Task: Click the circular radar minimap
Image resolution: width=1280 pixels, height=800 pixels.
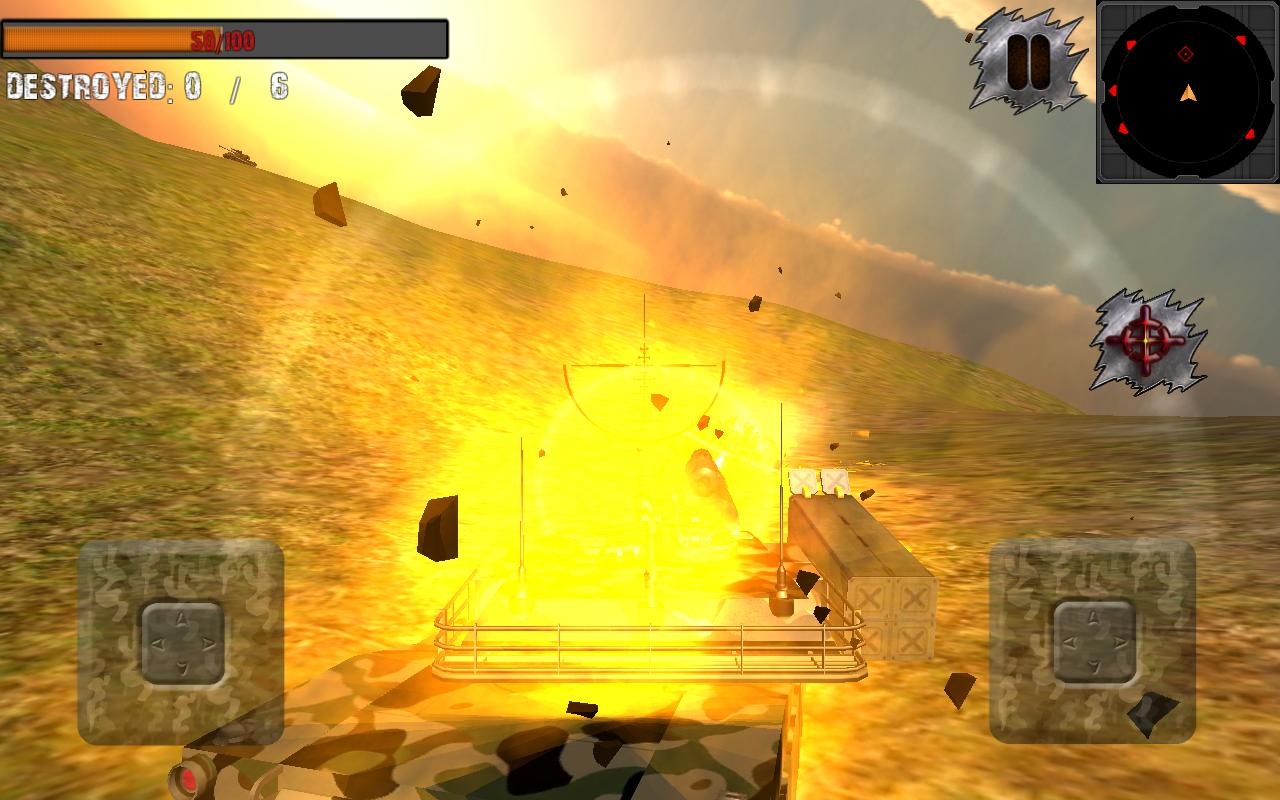Action: (x=1186, y=93)
